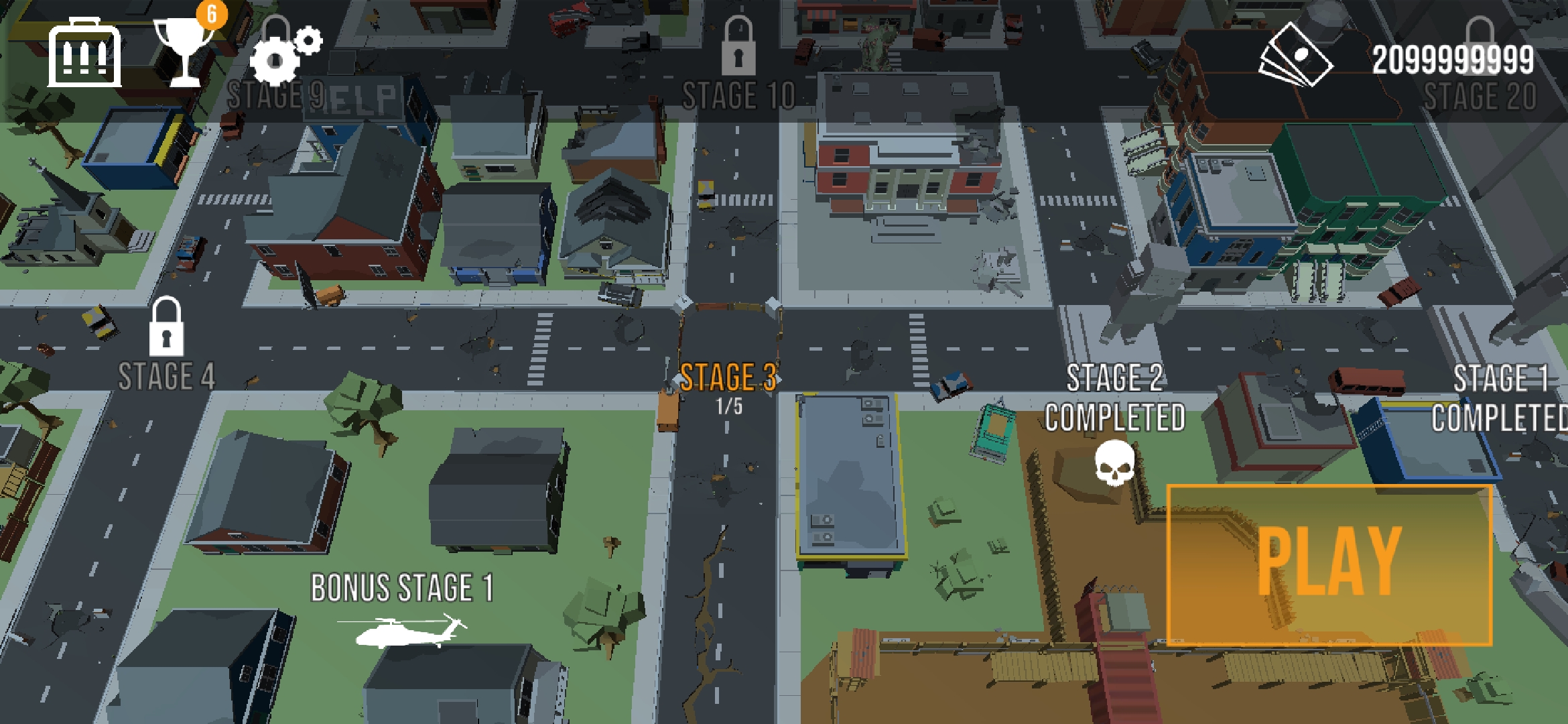Open the ammo crate armory icon
Image resolution: width=1568 pixels, height=724 pixels.
pyautogui.click(x=84, y=55)
